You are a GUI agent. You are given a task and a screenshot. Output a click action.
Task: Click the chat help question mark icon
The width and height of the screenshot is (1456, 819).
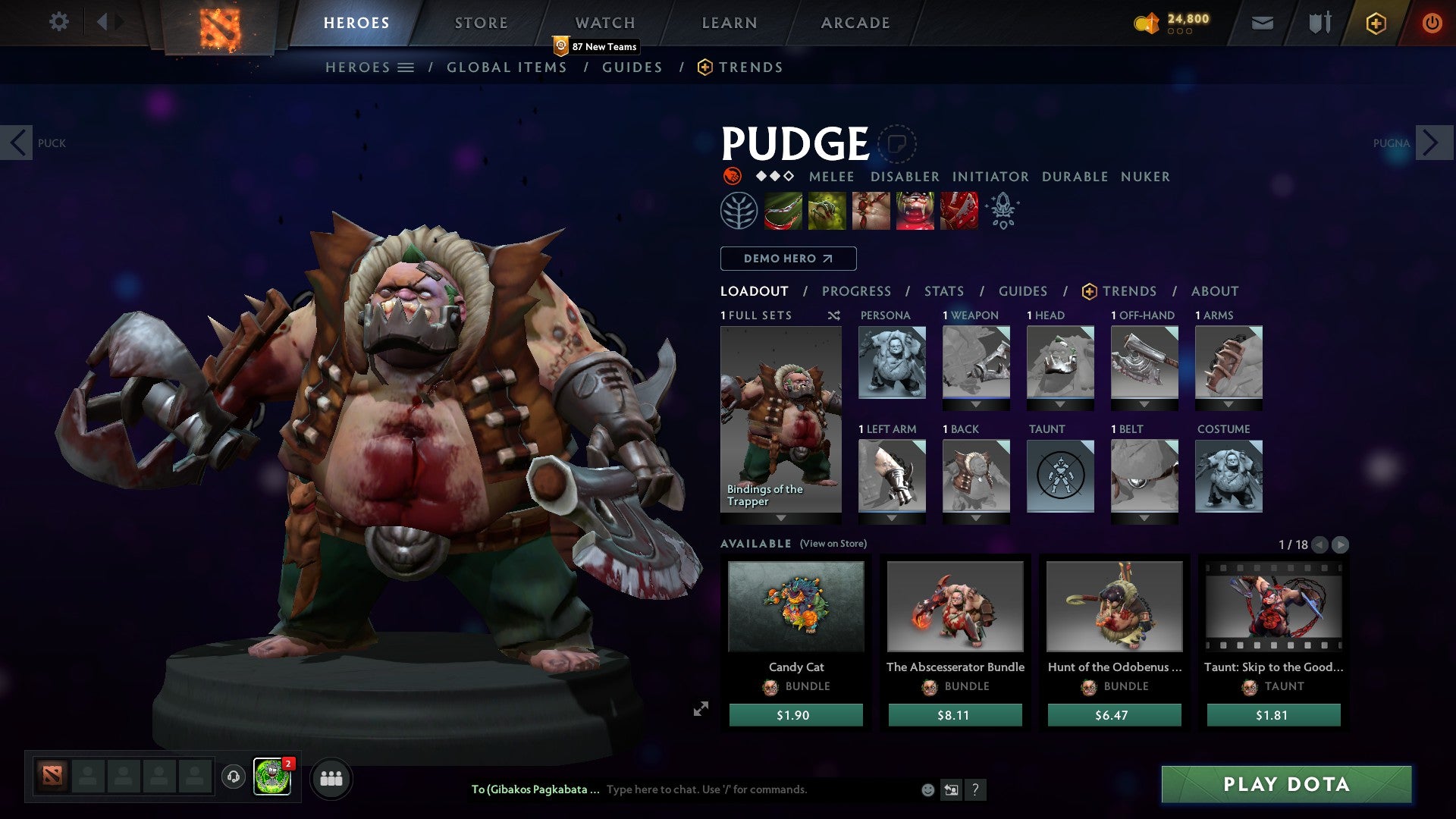coord(975,789)
